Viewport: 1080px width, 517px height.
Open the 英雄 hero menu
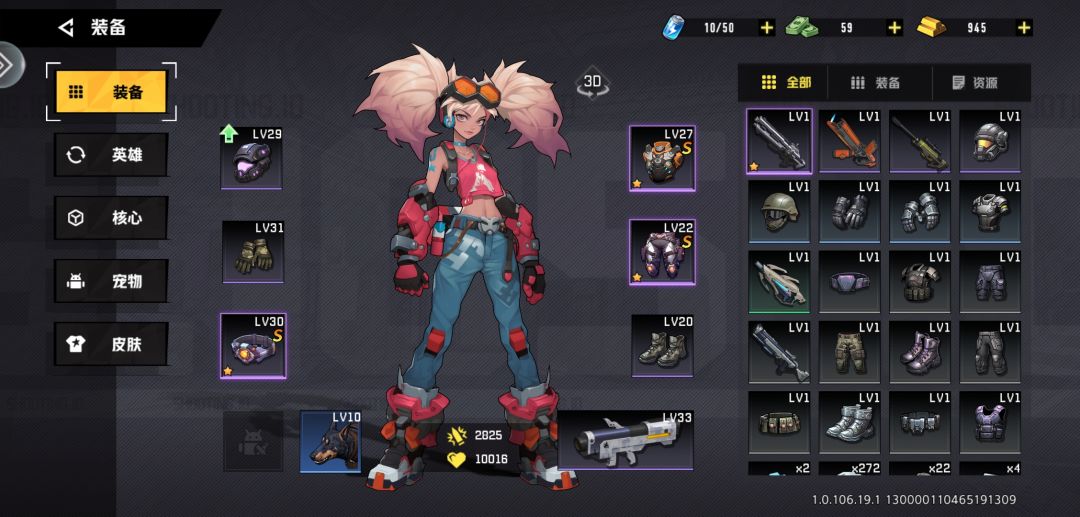[111, 155]
